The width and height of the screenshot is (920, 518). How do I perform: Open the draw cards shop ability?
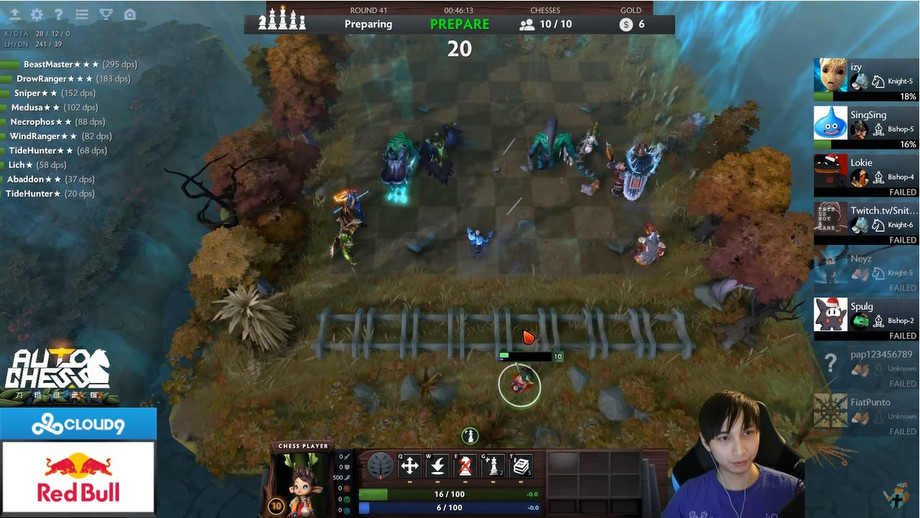coord(521,466)
